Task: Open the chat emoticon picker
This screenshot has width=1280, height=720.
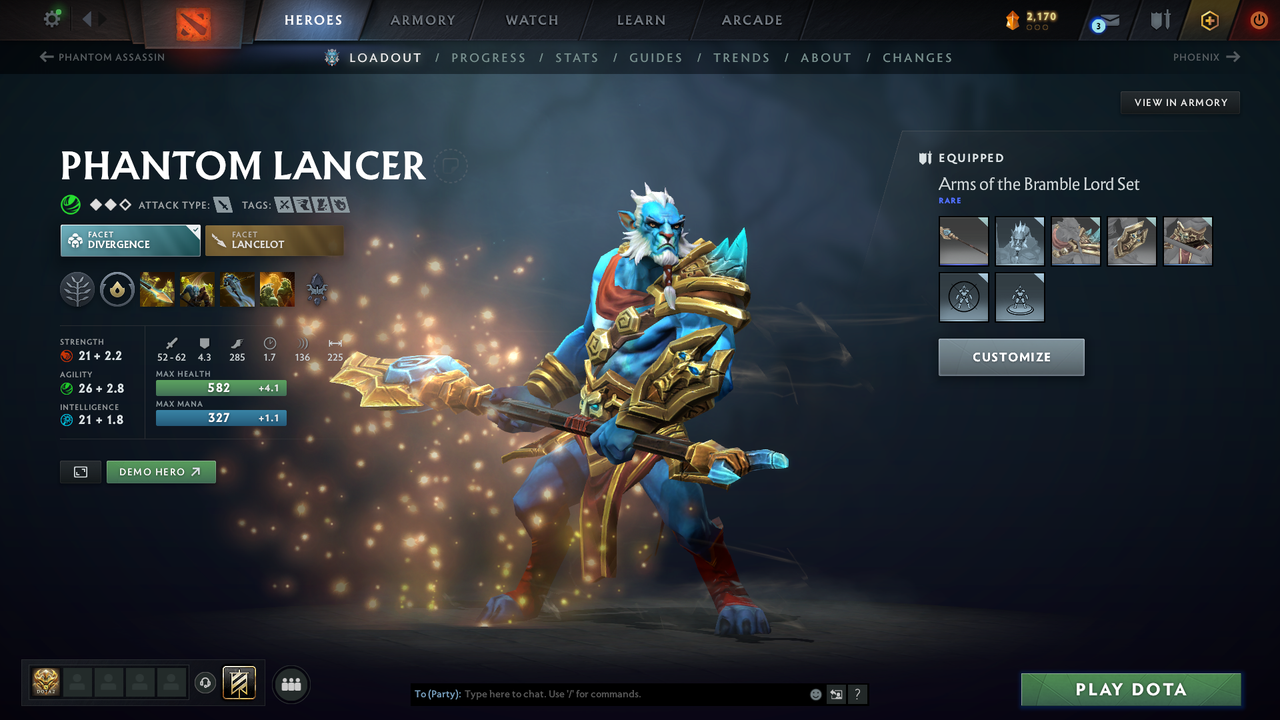Action: [x=815, y=693]
